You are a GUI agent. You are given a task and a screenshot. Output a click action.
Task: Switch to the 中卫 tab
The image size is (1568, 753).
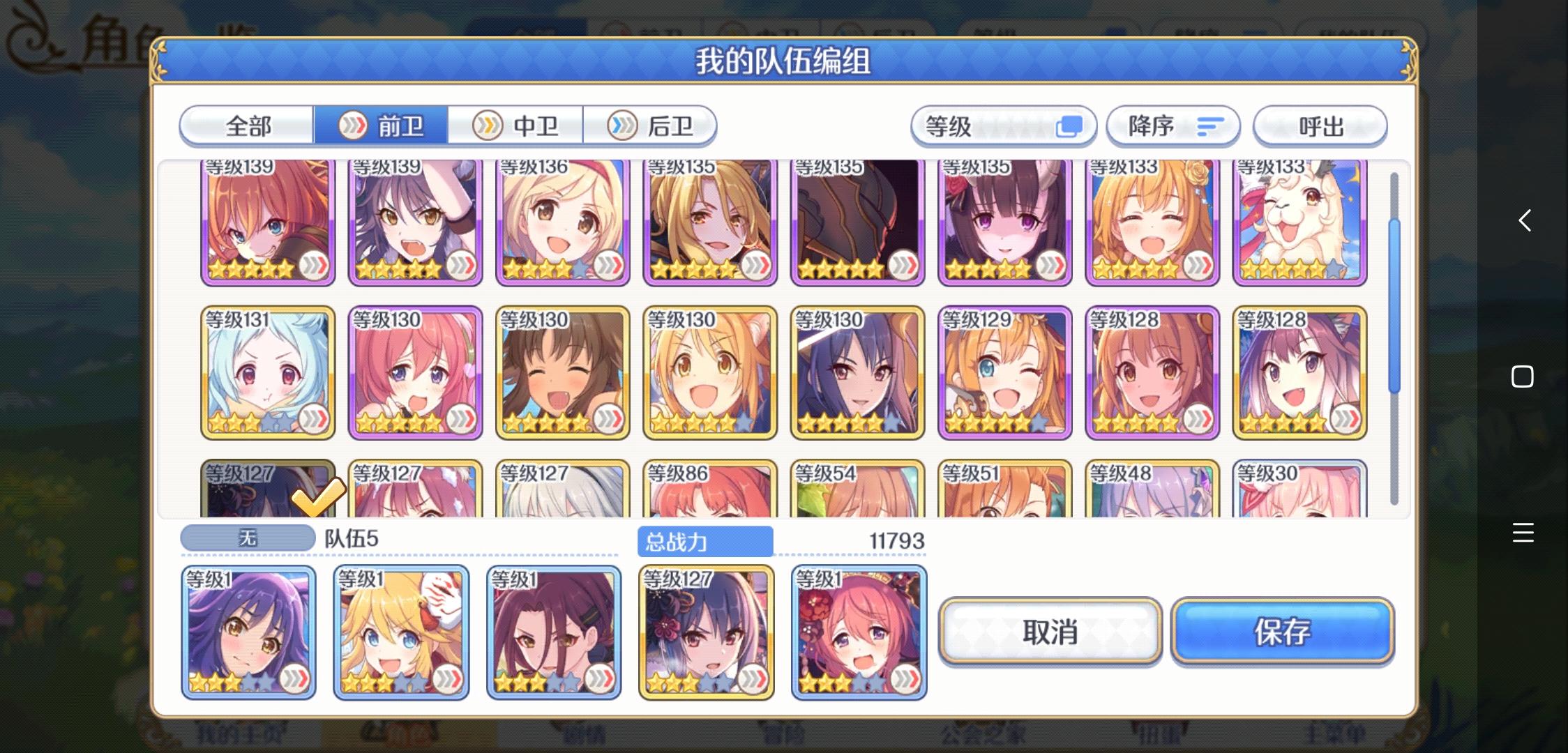(x=518, y=126)
